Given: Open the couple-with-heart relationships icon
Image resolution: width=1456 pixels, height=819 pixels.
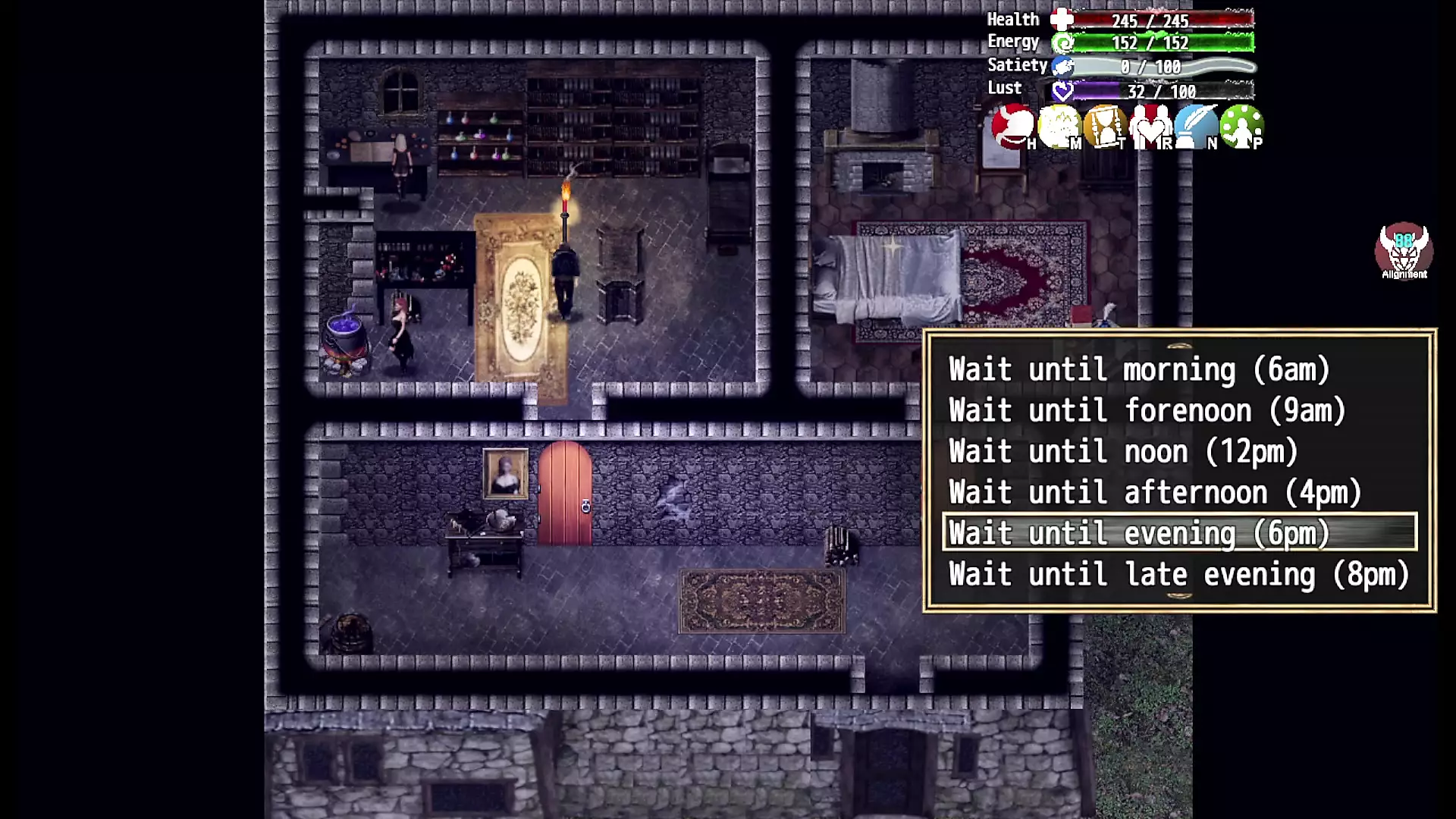Looking at the screenshot, I should [x=1150, y=127].
